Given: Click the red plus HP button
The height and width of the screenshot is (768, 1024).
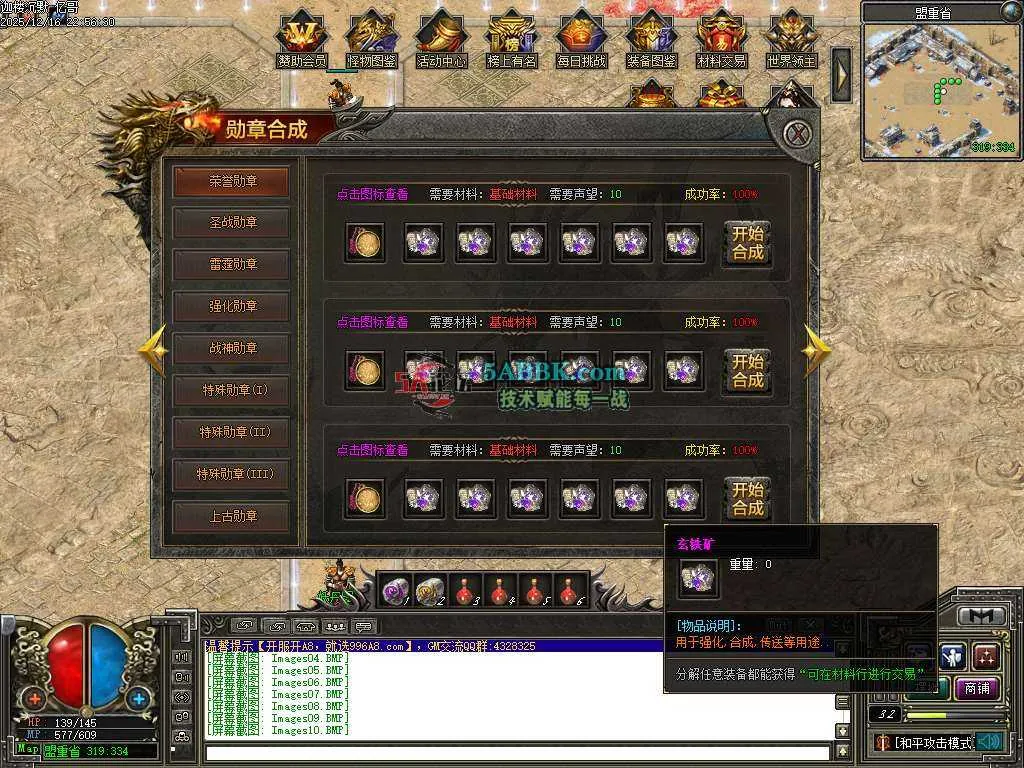Looking at the screenshot, I should [x=35, y=699].
